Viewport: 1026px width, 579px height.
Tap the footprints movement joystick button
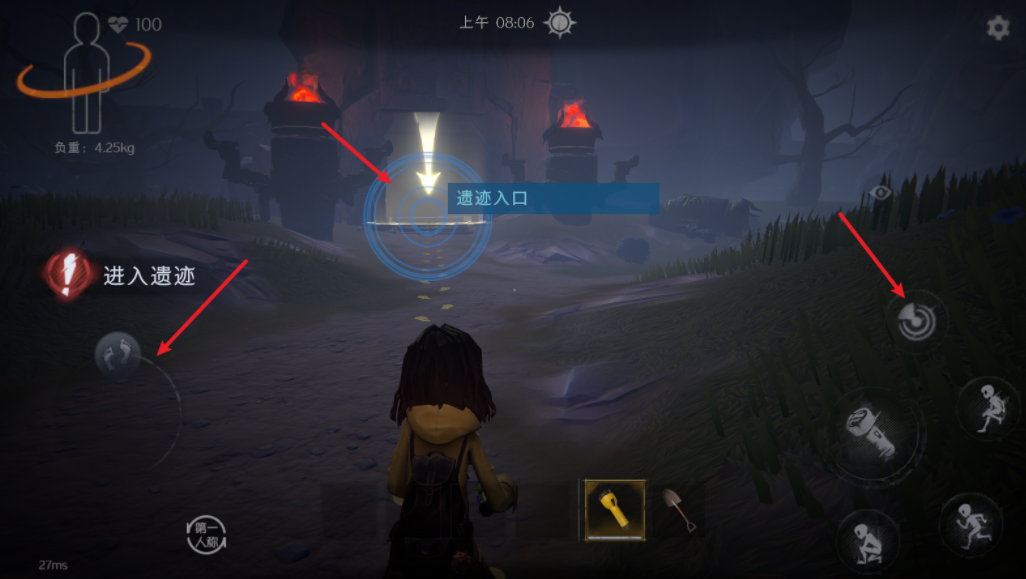(x=118, y=353)
